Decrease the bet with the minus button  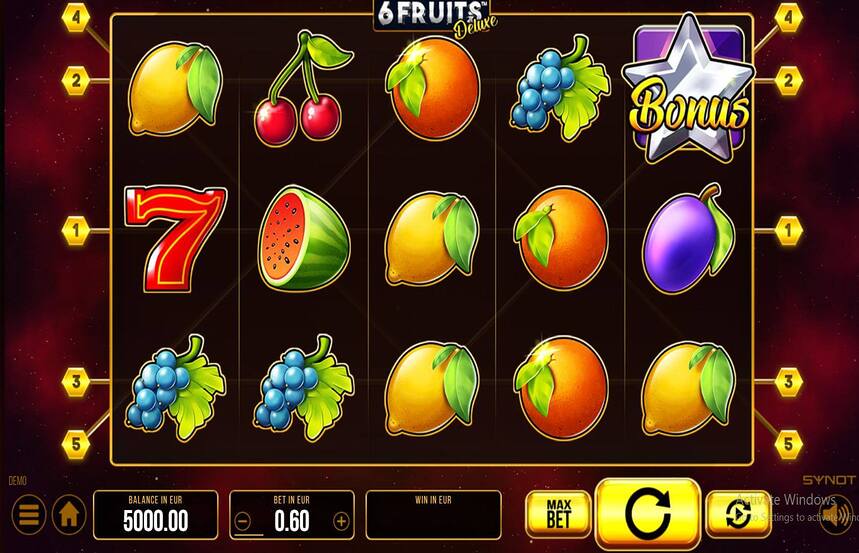click(242, 521)
